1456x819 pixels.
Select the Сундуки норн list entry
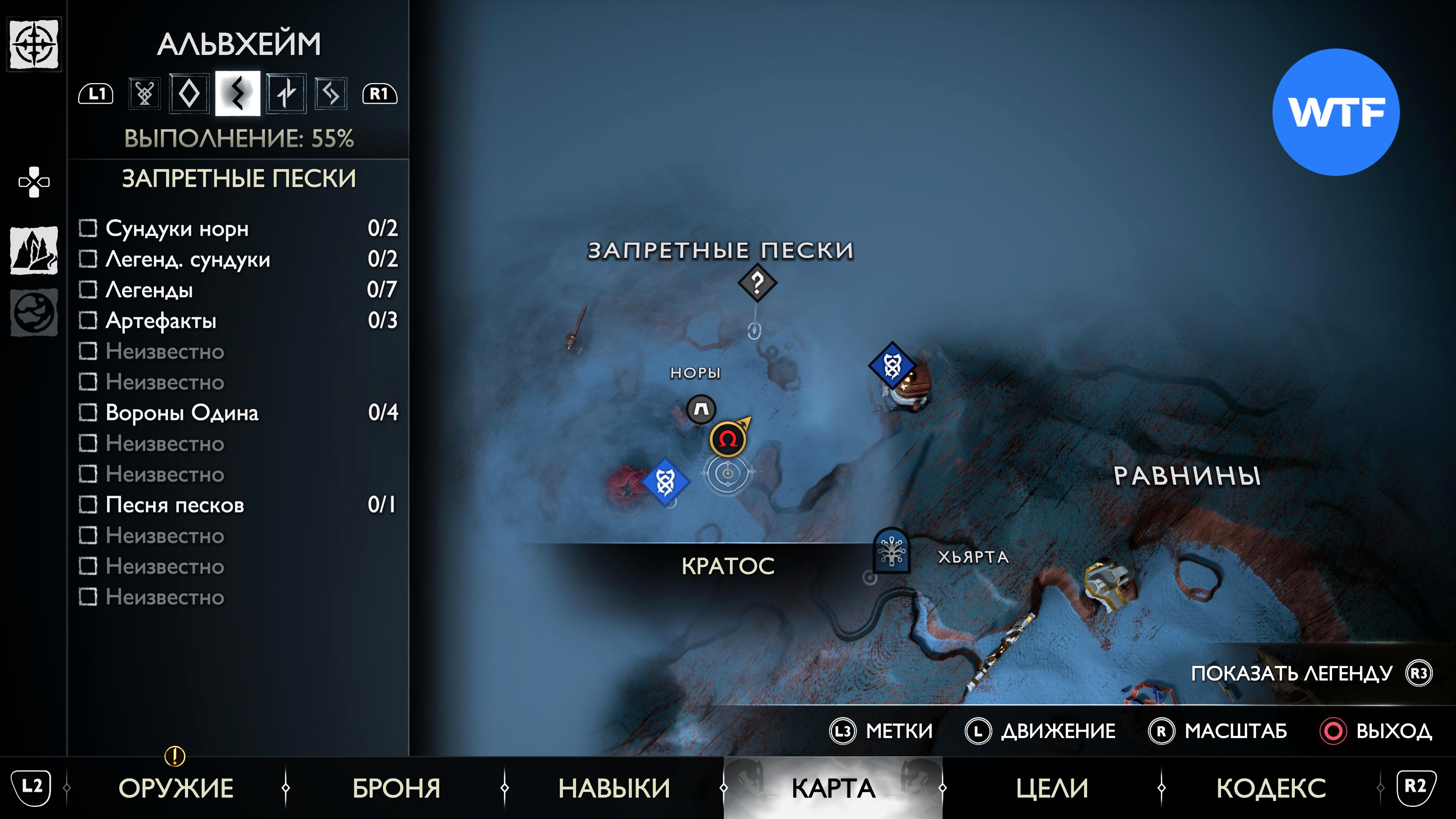(177, 228)
